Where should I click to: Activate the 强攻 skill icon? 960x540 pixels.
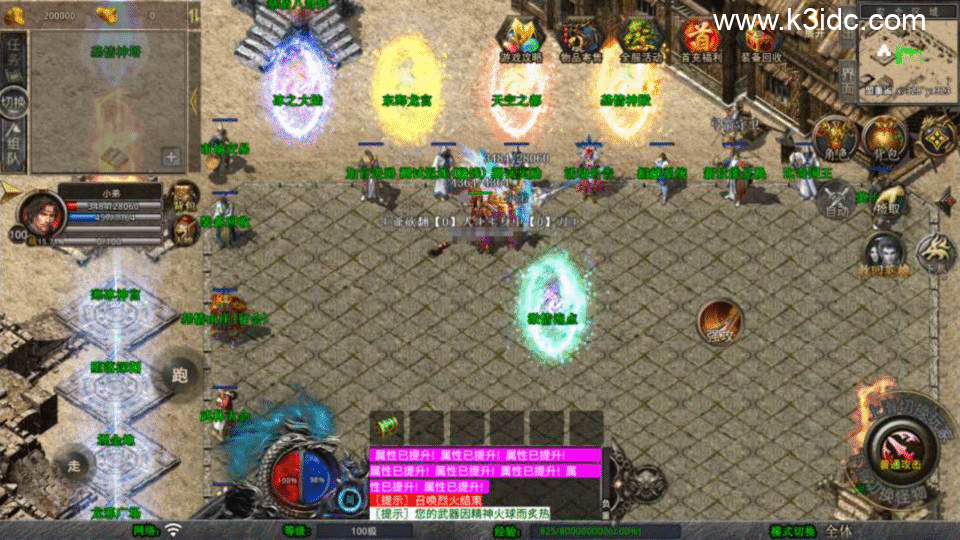click(x=721, y=322)
